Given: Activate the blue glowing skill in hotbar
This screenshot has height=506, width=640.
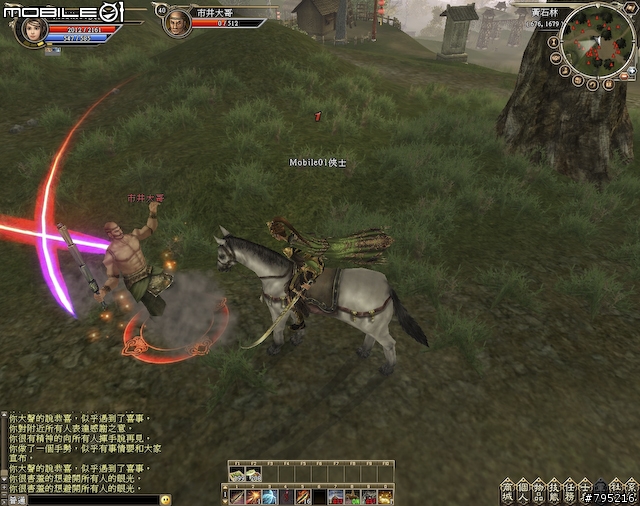Looking at the screenshot, I should [269, 496].
